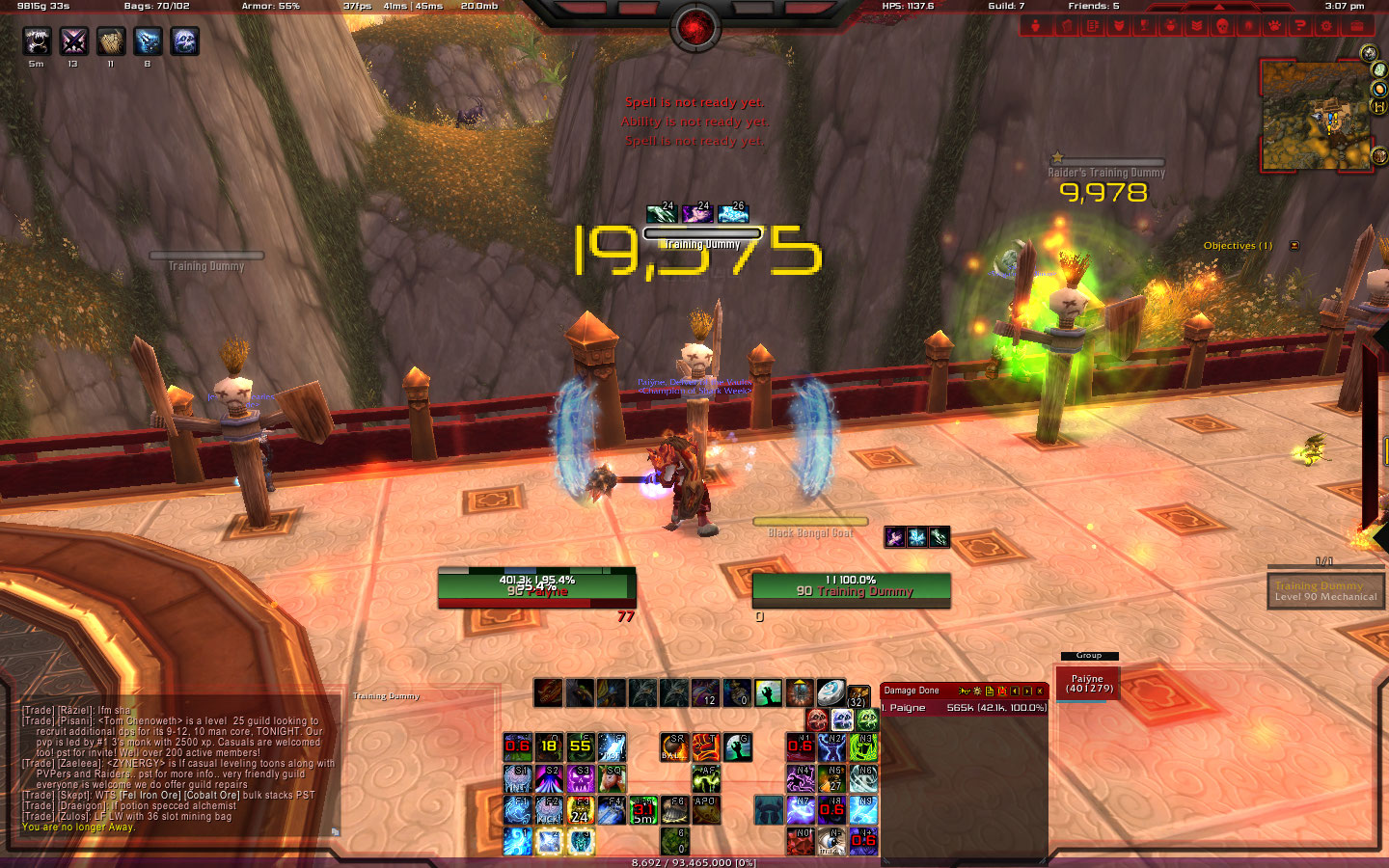
Task: Click the skull icon in the micro menu
Action: click(x=1222, y=26)
